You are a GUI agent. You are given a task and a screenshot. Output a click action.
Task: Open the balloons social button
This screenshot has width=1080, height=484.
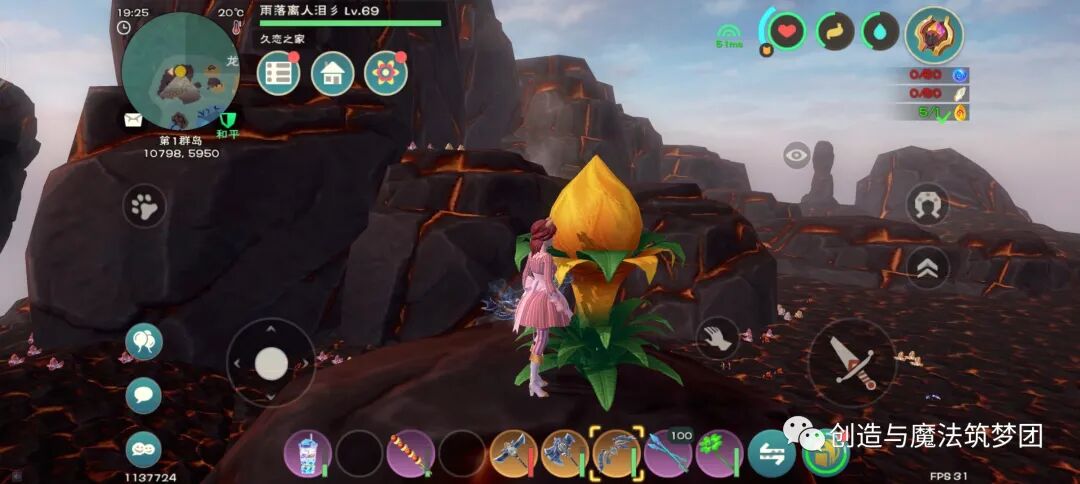pos(144,342)
